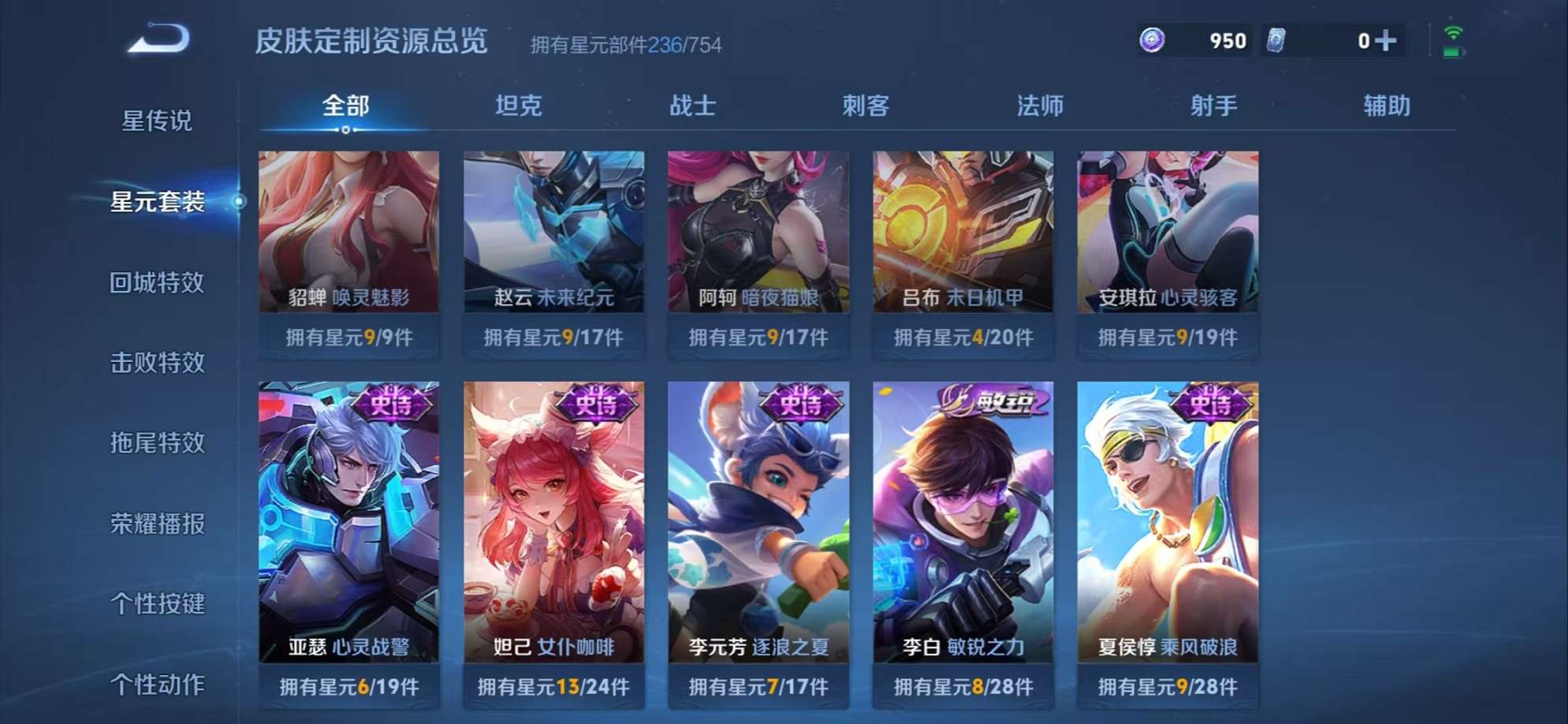The image size is (1568, 724).
Task: Open 荣耀播报 from the left menu
Action: (x=156, y=524)
